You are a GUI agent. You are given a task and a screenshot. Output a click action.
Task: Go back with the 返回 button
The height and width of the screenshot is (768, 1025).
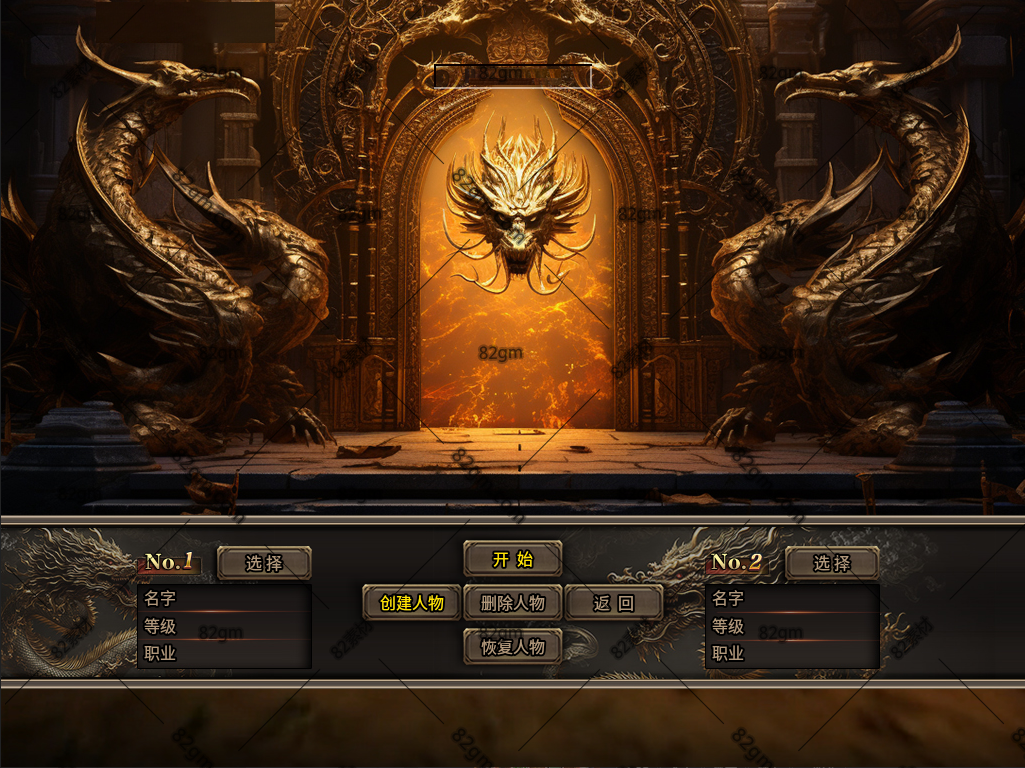click(x=614, y=603)
